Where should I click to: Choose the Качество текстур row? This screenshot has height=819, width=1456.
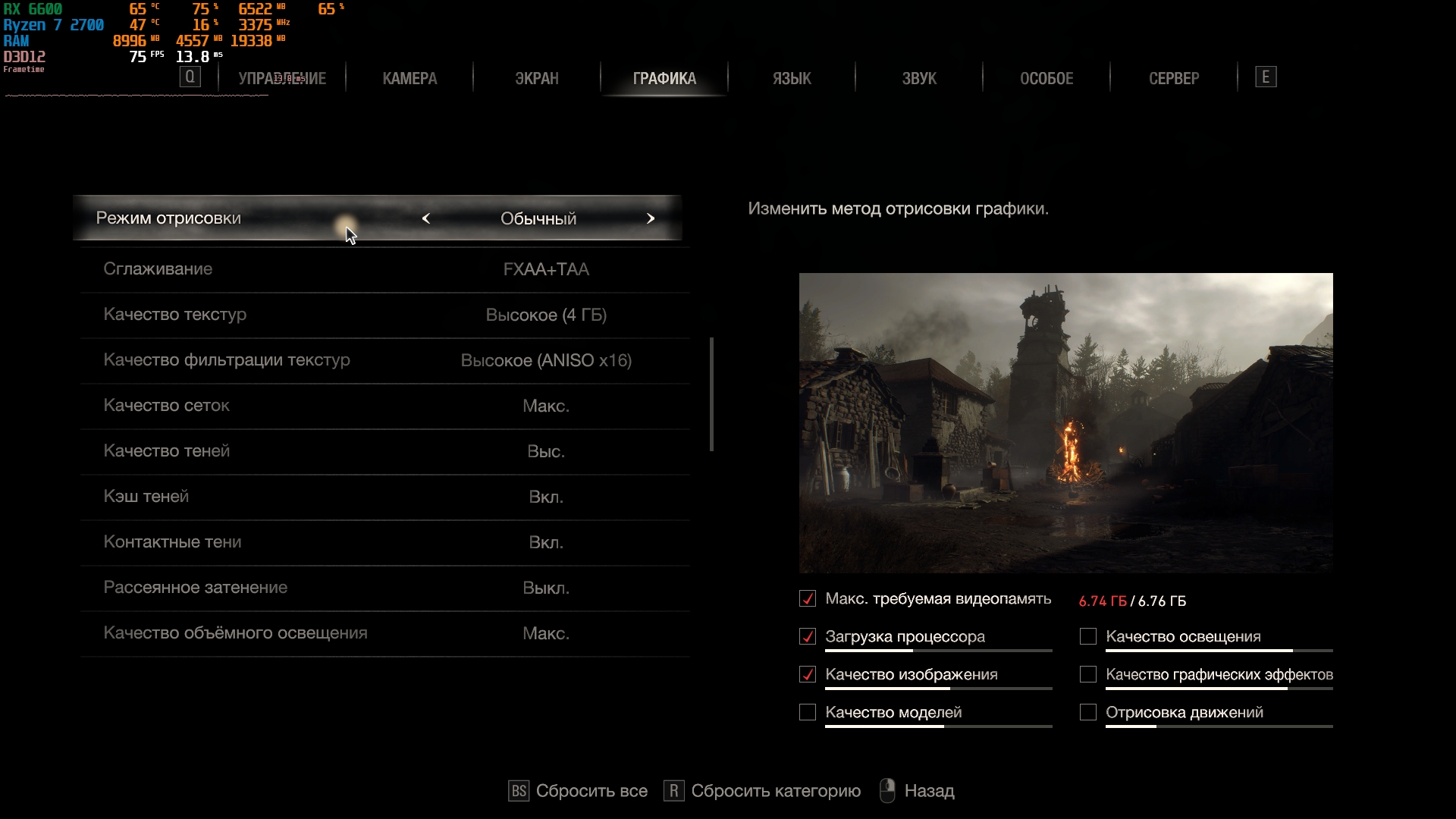click(x=385, y=315)
